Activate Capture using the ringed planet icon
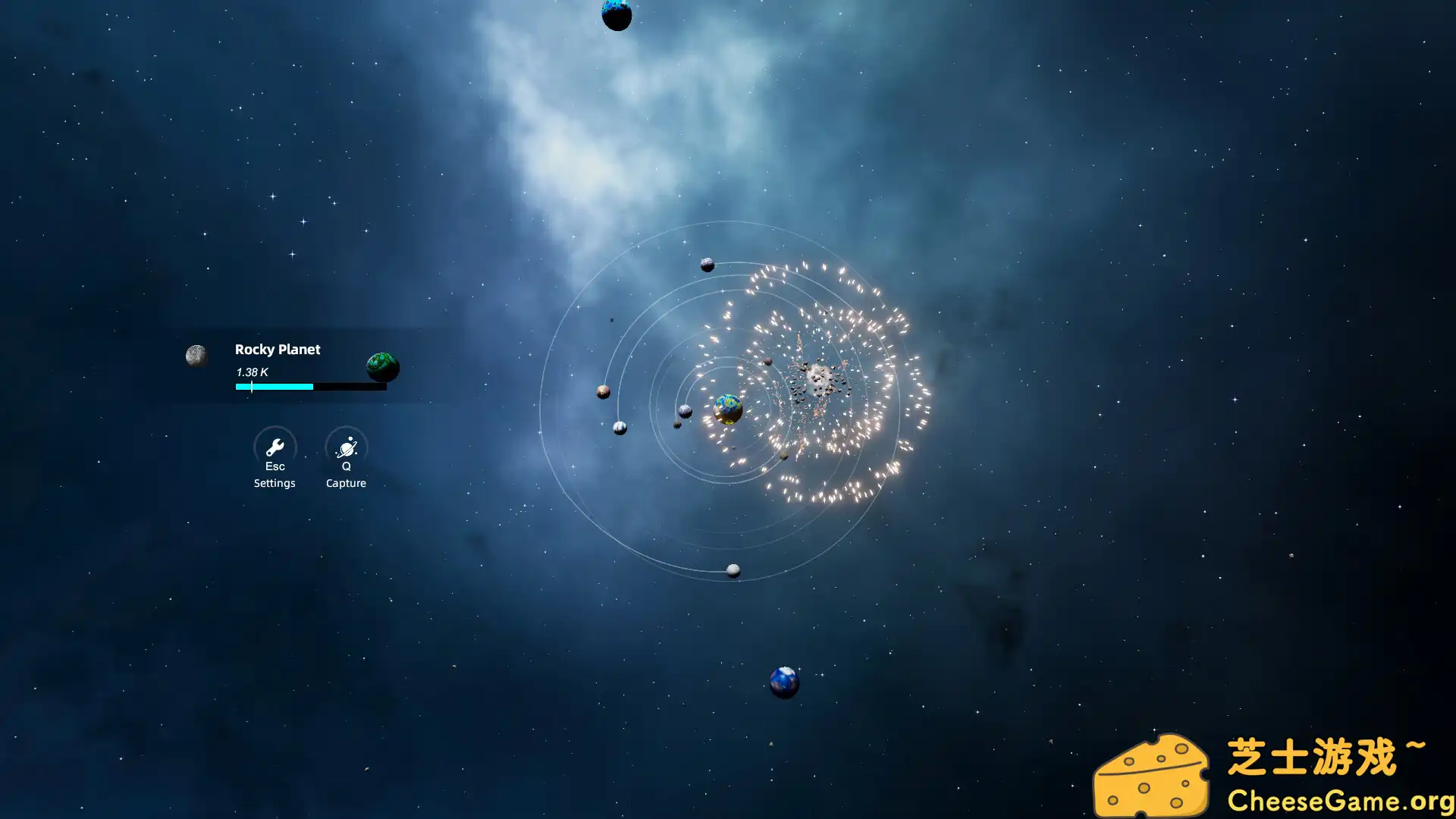Image resolution: width=1456 pixels, height=819 pixels. [x=346, y=447]
